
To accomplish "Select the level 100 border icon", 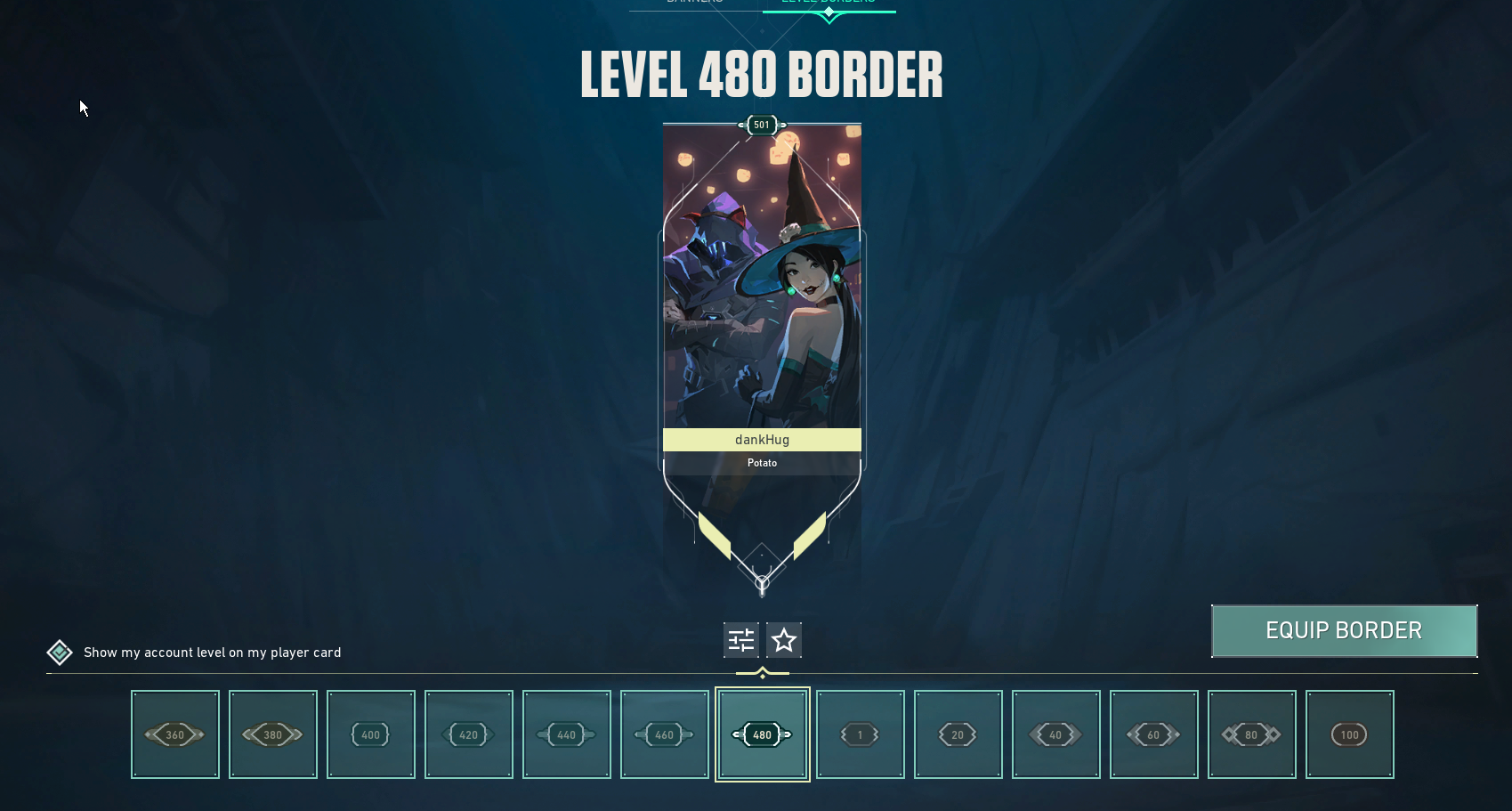I will click(x=1349, y=734).
